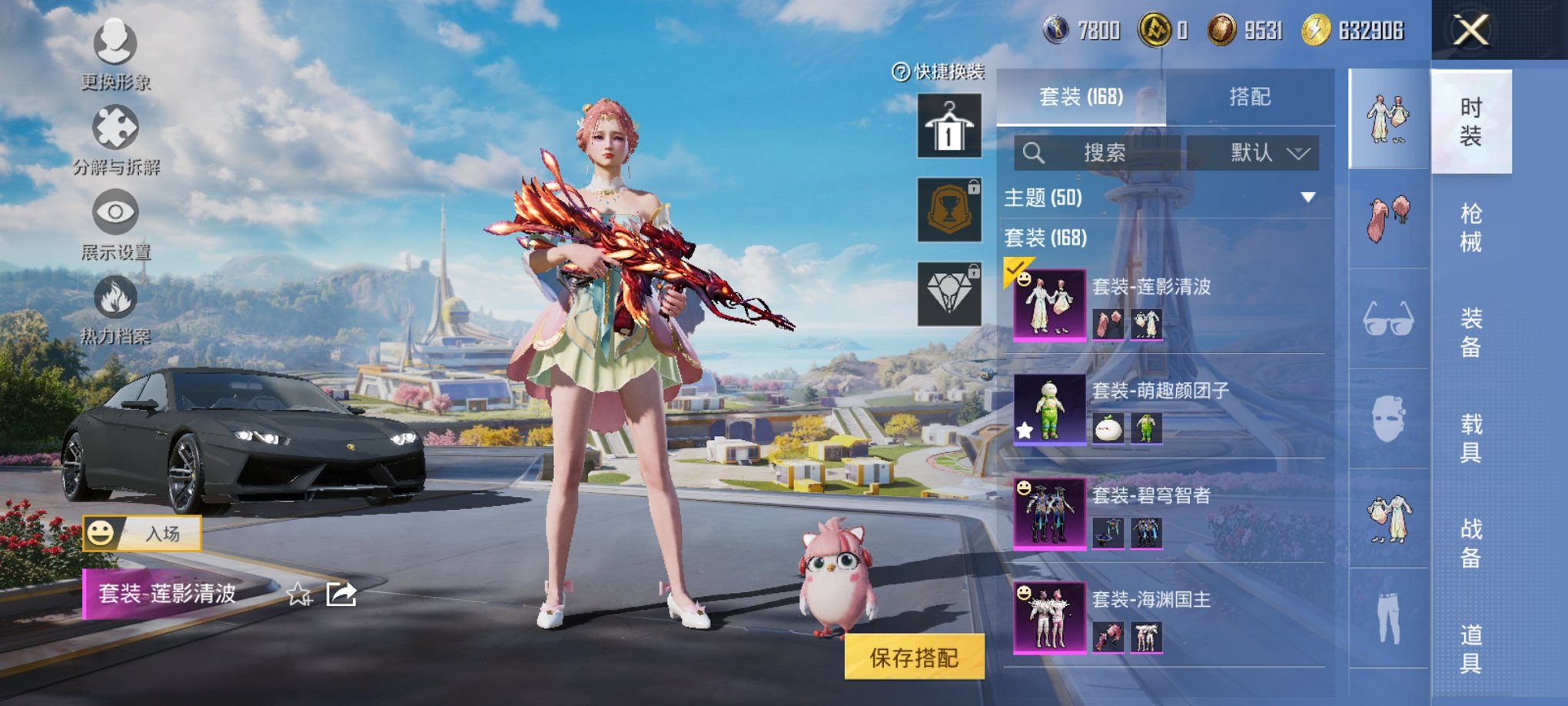Viewport: 1568px width, 706px height.
Task: Select quick-change wardrobe preset 1
Action: [x=949, y=126]
